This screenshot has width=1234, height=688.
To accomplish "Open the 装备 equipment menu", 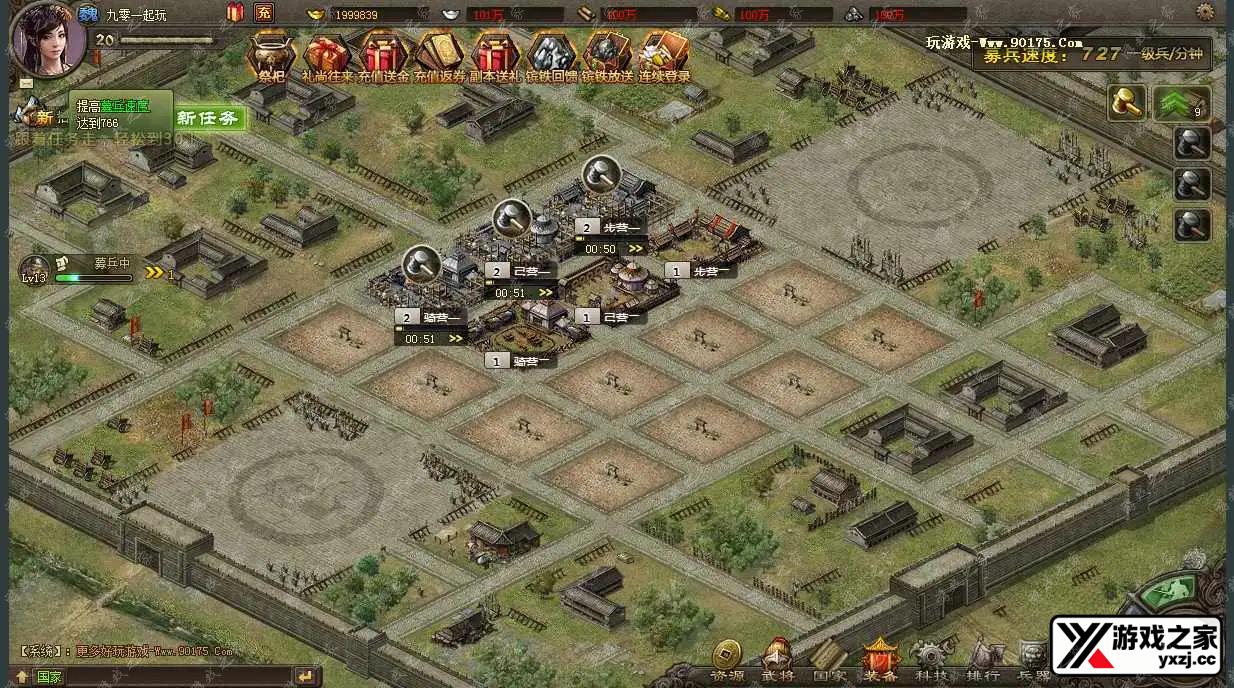I will pos(881,661).
